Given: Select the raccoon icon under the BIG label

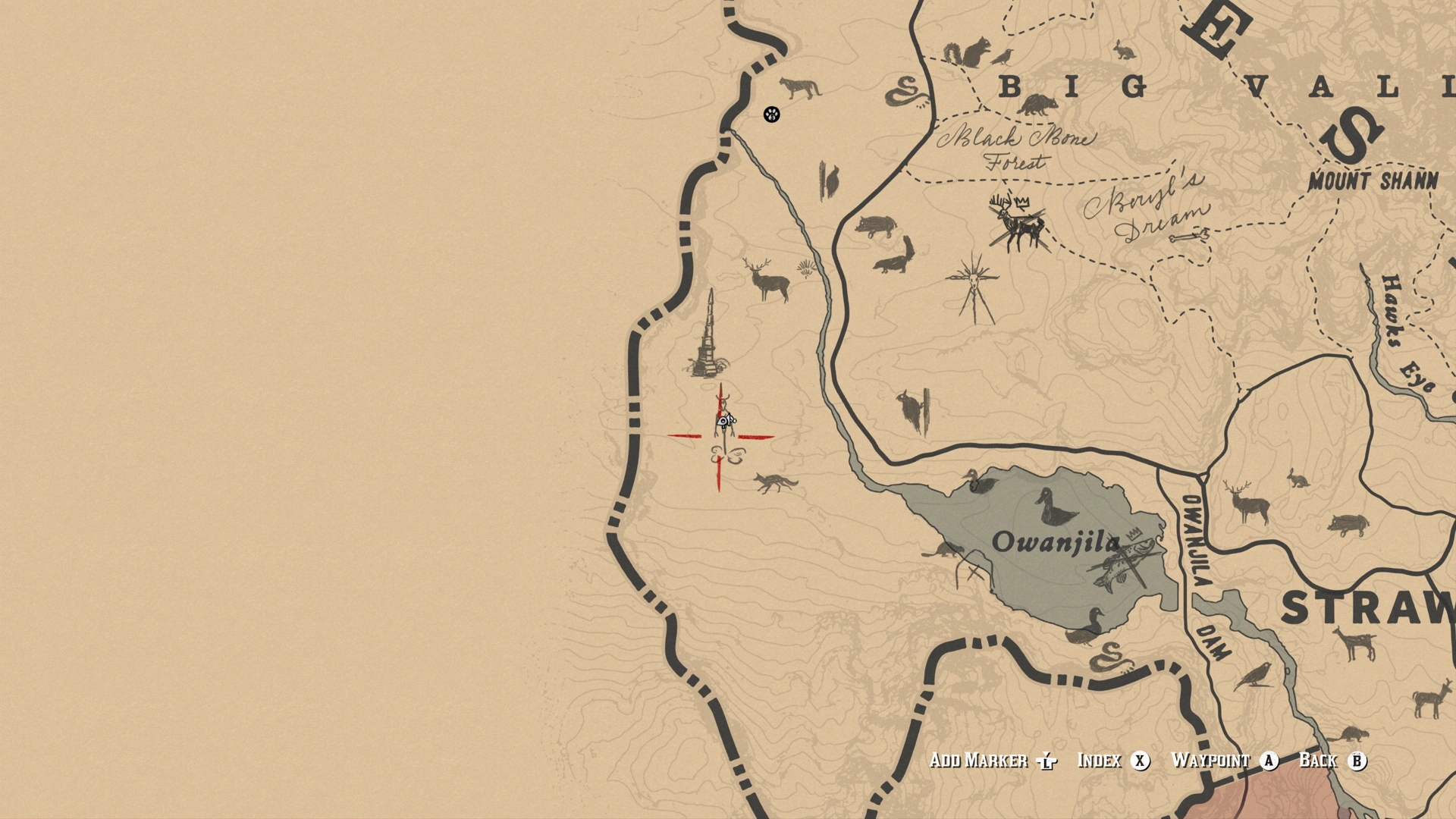Looking at the screenshot, I should (1037, 105).
